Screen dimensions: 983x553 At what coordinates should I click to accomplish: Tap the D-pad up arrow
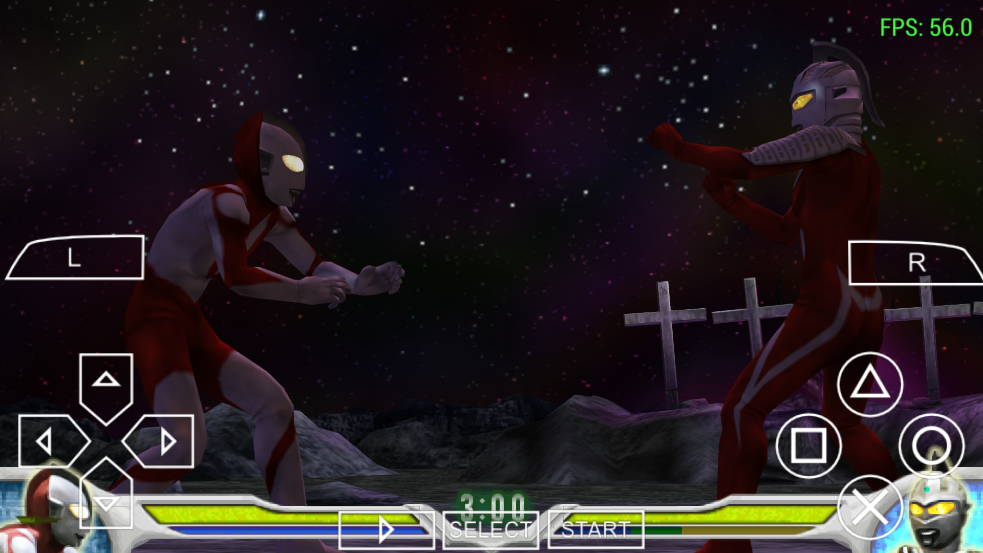pyautogui.click(x=106, y=382)
